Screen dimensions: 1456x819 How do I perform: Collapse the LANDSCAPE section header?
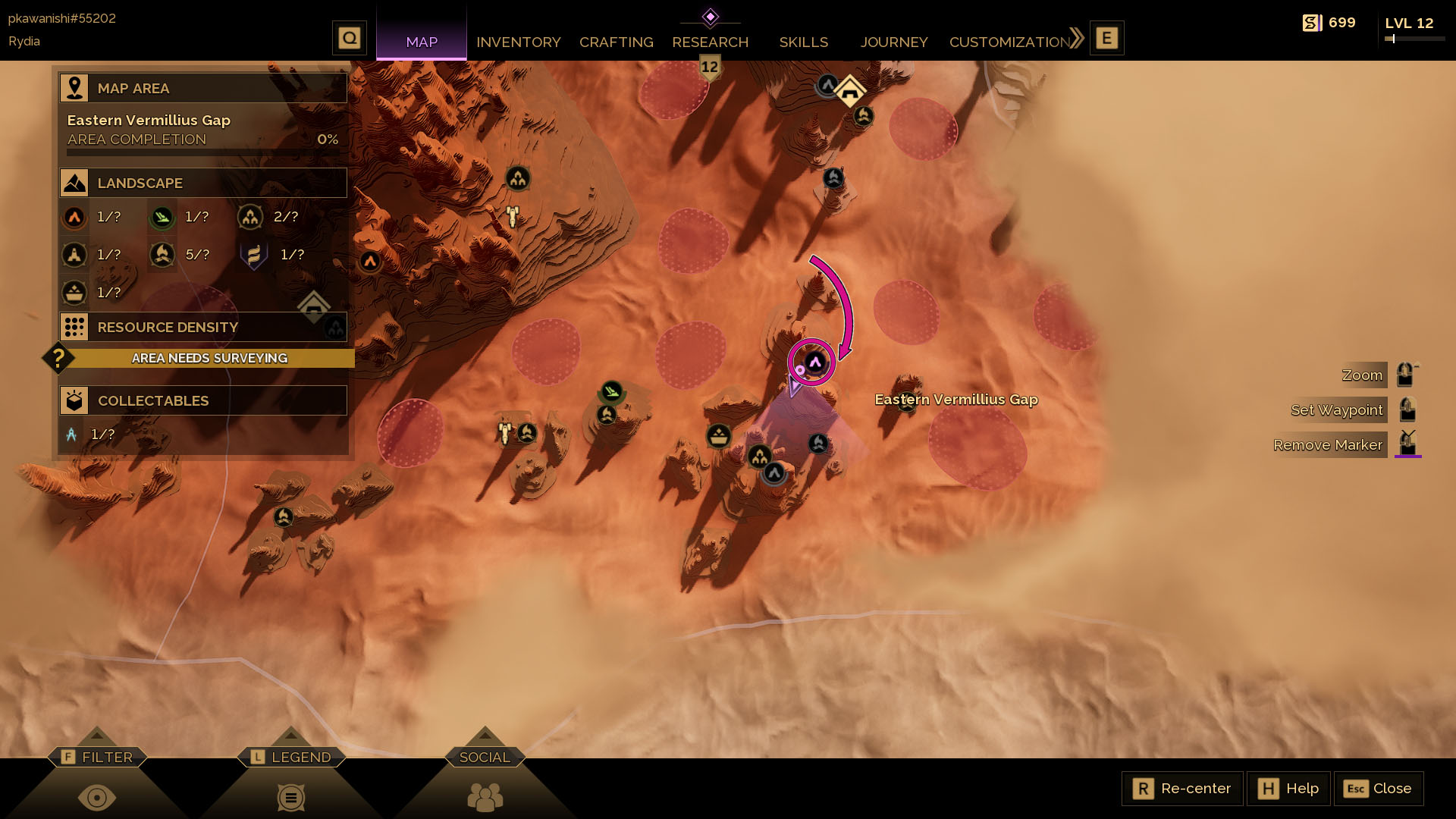203,183
